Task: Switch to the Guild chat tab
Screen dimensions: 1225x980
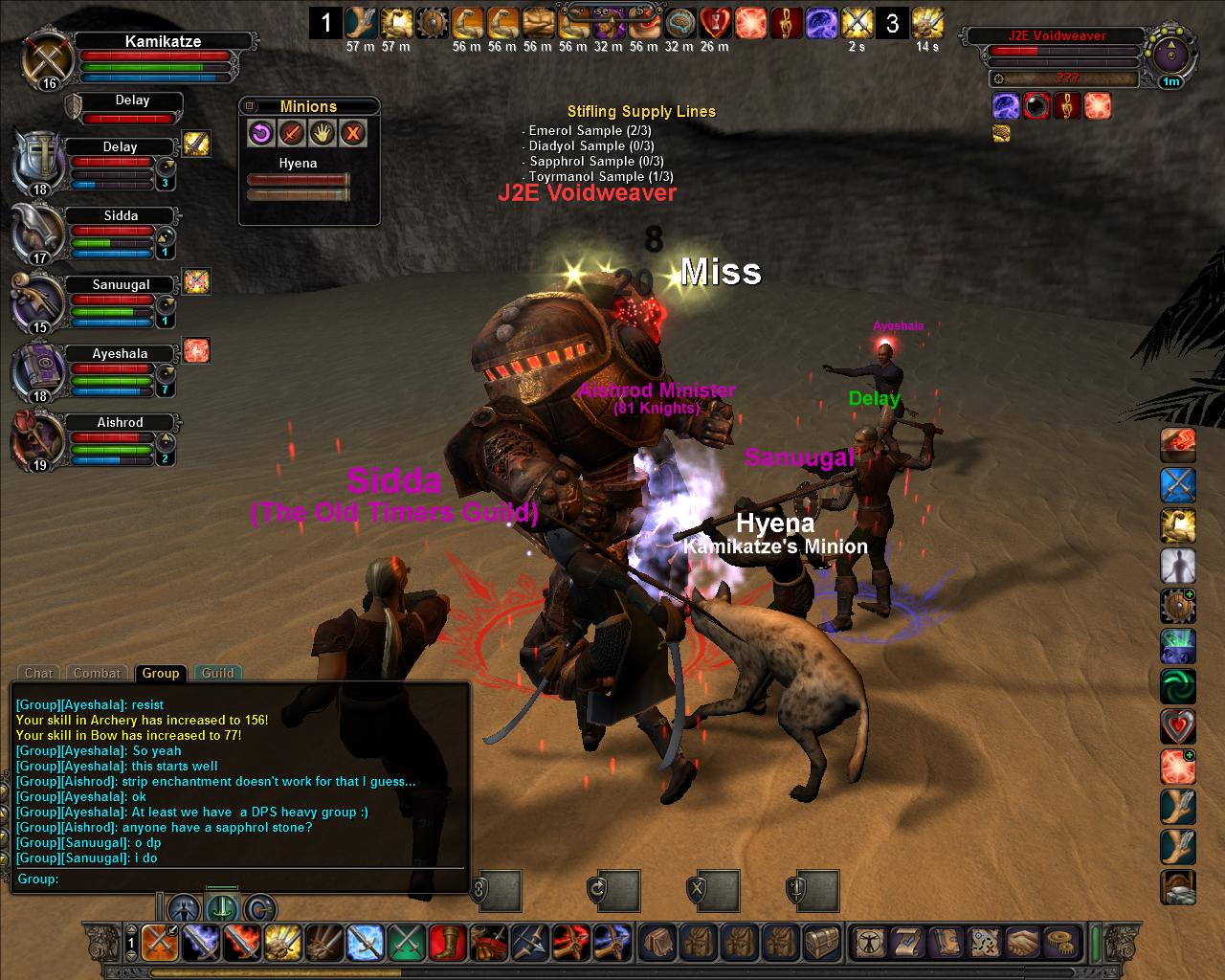Action: click(217, 673)
